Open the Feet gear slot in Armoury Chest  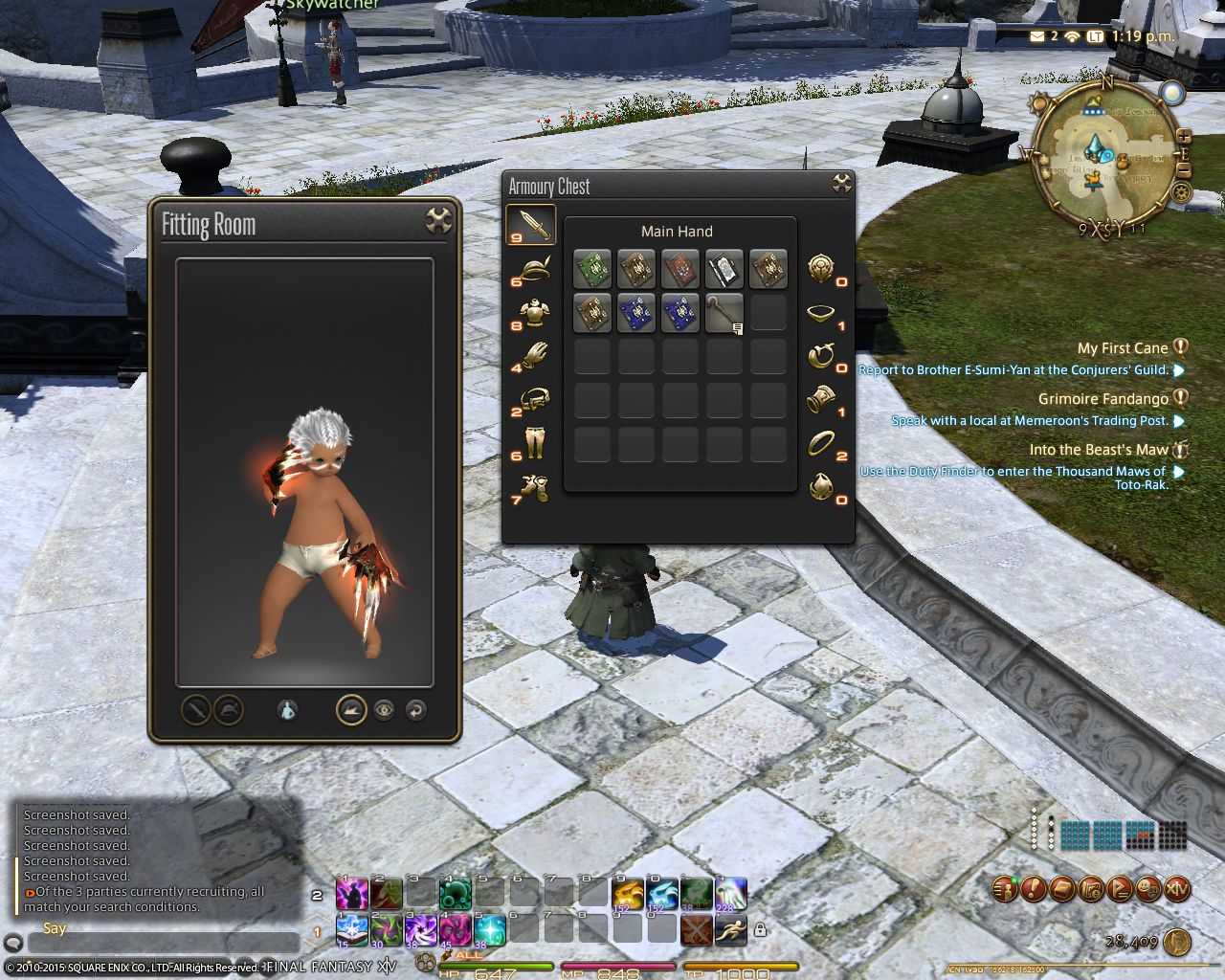click(x=531, y=486)
